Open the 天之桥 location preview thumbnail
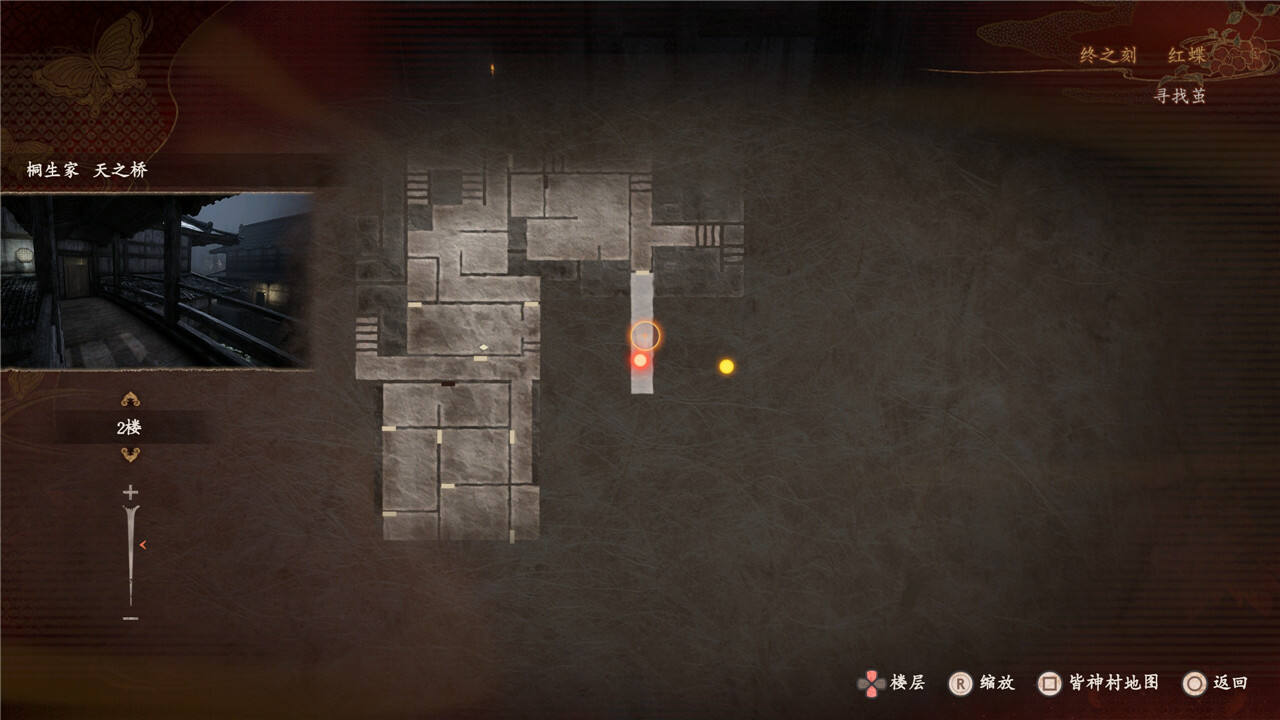This screenshot has width=1280, height=720. click(157, 281)
